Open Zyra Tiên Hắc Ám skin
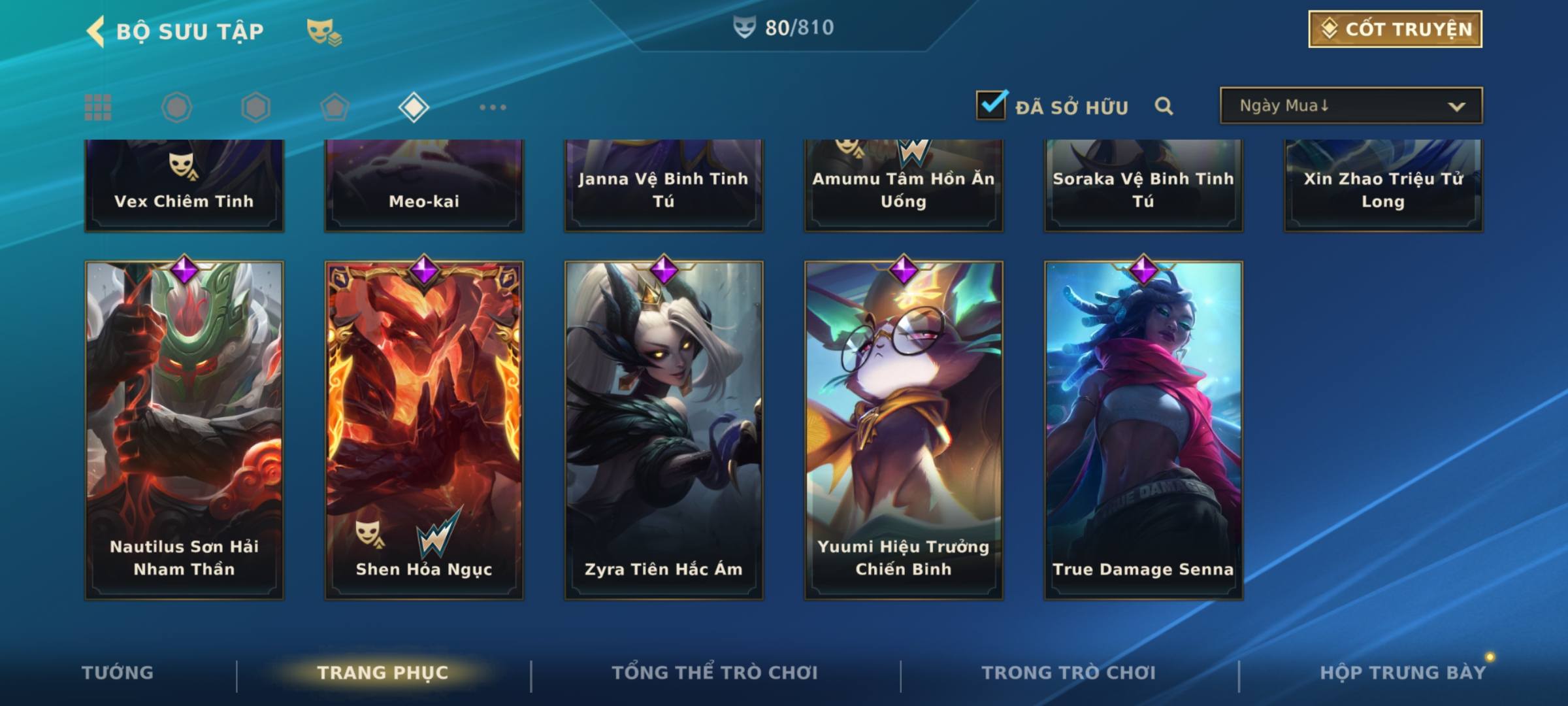The height and width of the screenshot is (706, 1568). (664, 430)
